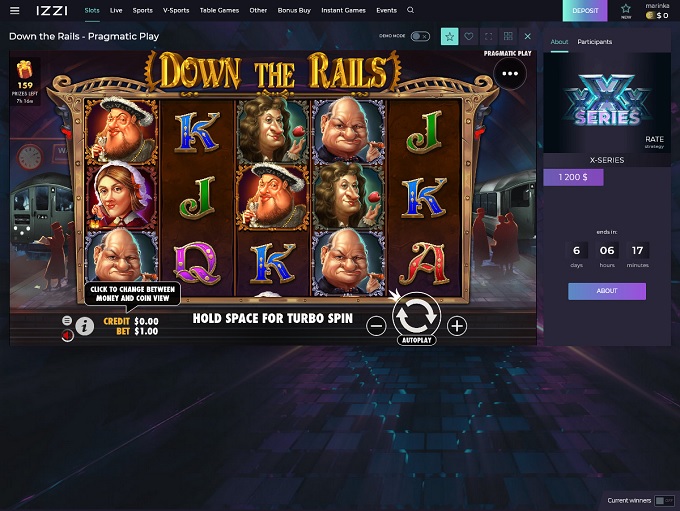Open the three-dots options bubble

point(511,73)
